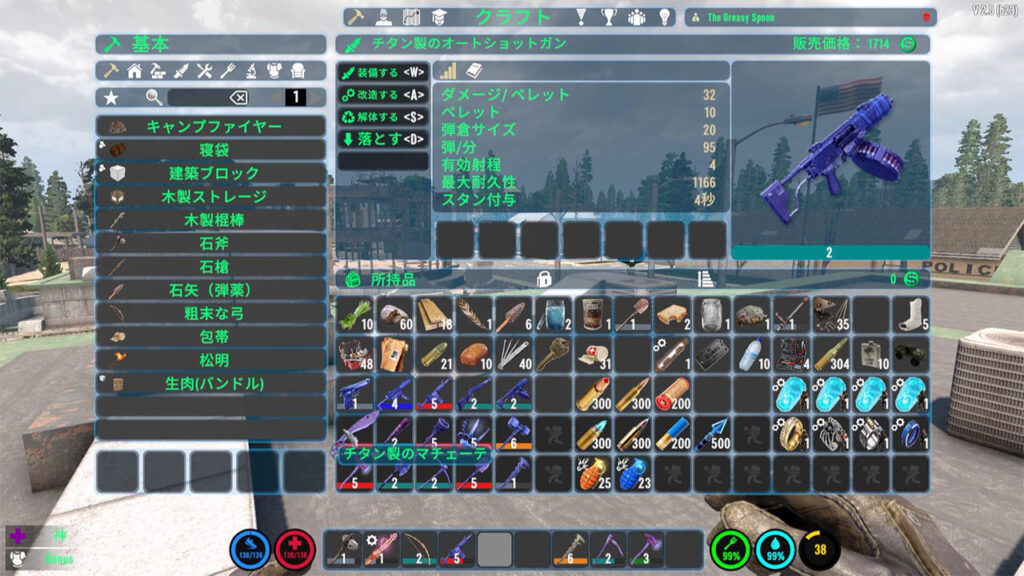Open the skills graduation cap tab
Screen dimensions: 1024x576
[x=438, y=17]
